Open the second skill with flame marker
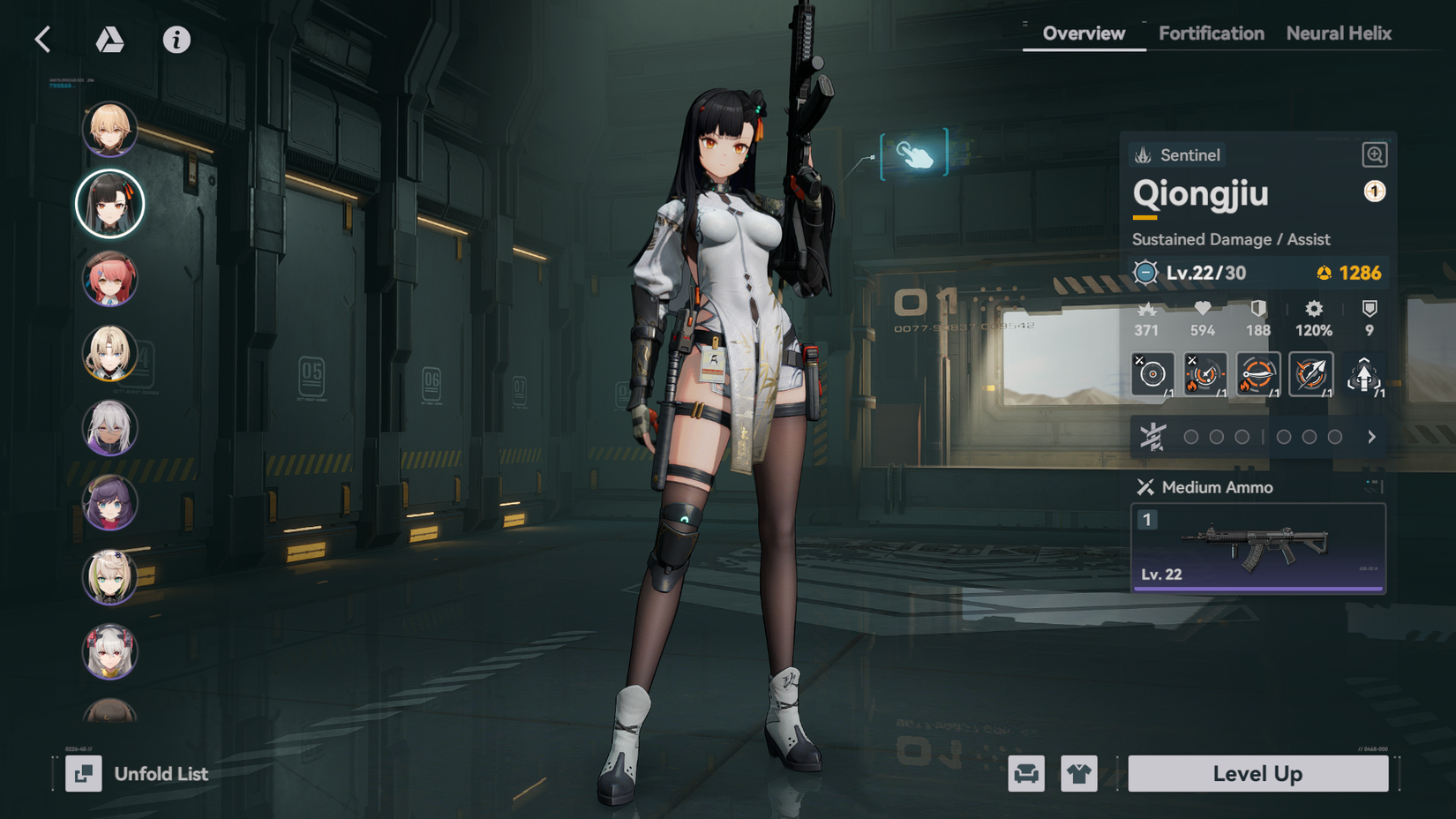Screen dimensions: 1456x819 (1205, 373)
